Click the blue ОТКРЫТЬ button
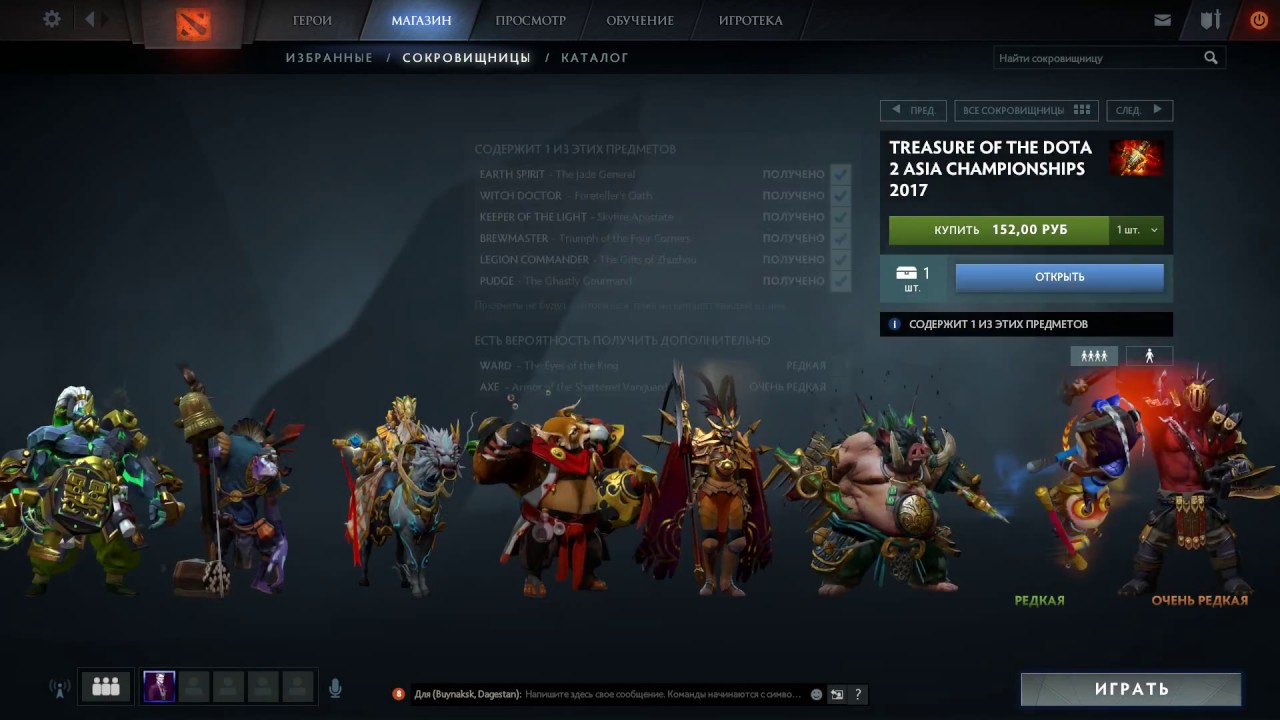This screenshot has height=720, width=1280. point(1059,277)
